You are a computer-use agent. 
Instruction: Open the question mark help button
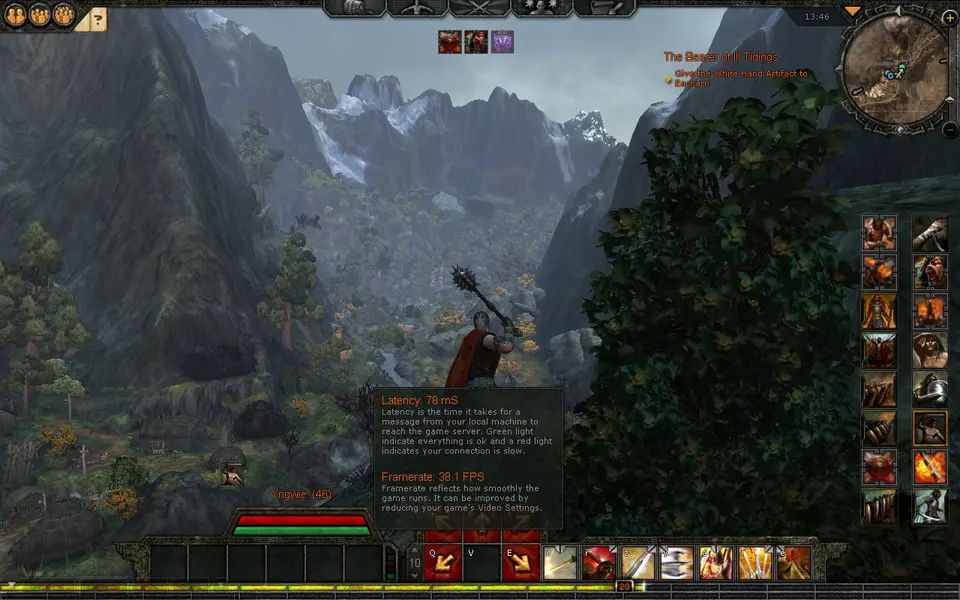click(98, 17)
